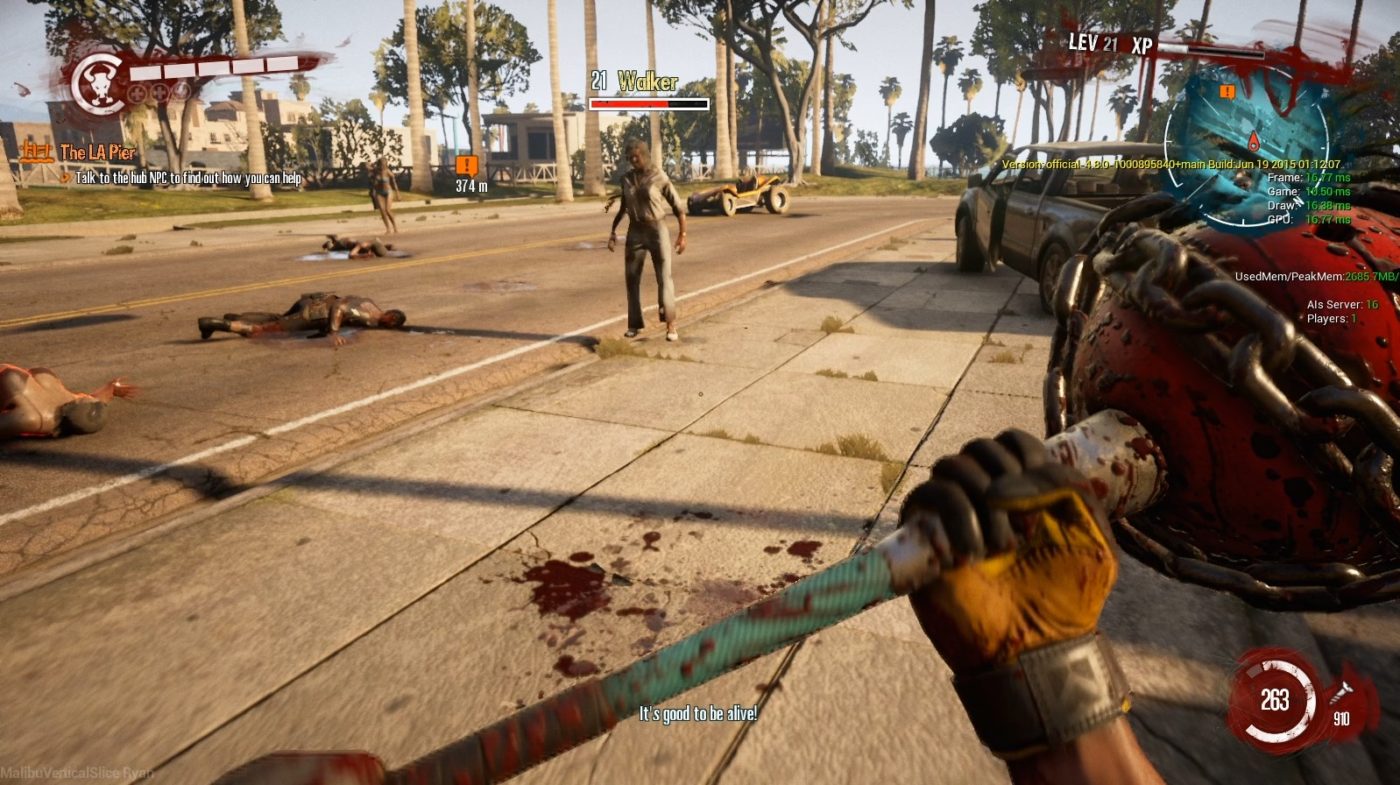1400x785 pixels.
Task: Expand the objective chevron arrow
Action: tap(65, 177)
